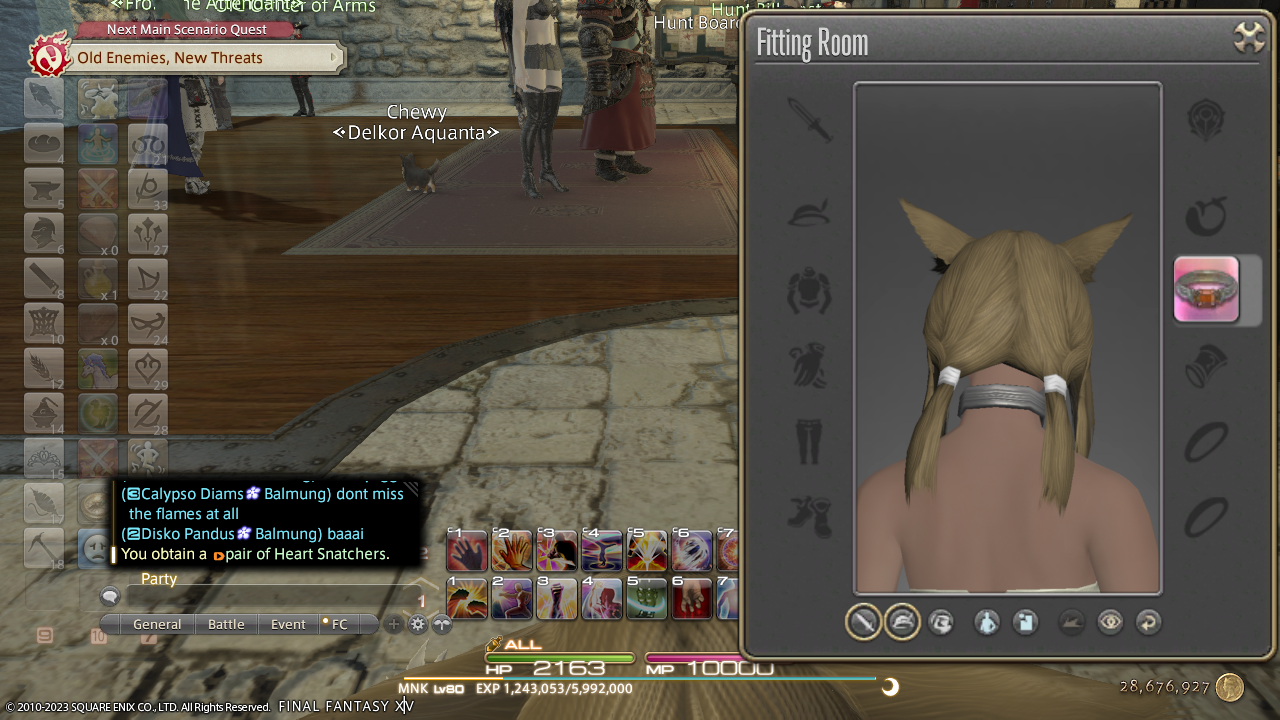Toggle headgear display in Fitting Room
1280x720 pixels.
902,622
